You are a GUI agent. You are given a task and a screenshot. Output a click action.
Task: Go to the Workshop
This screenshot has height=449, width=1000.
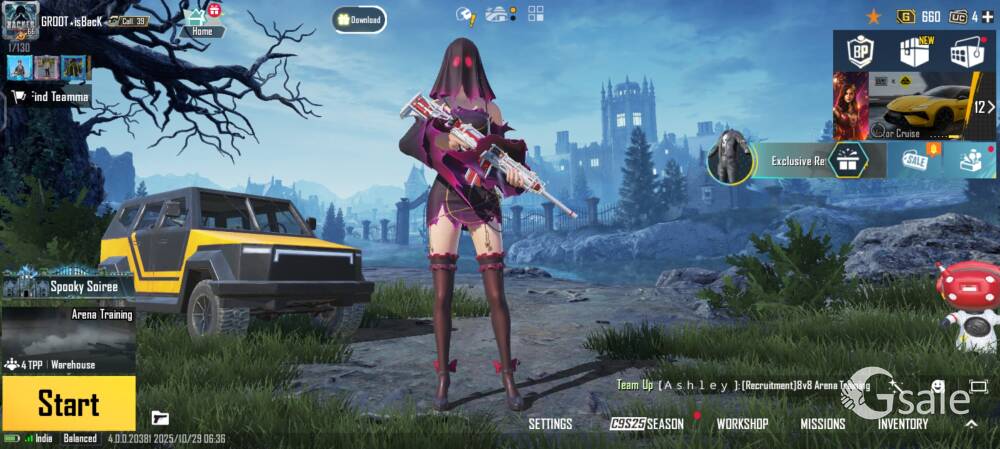pos(742,424)
